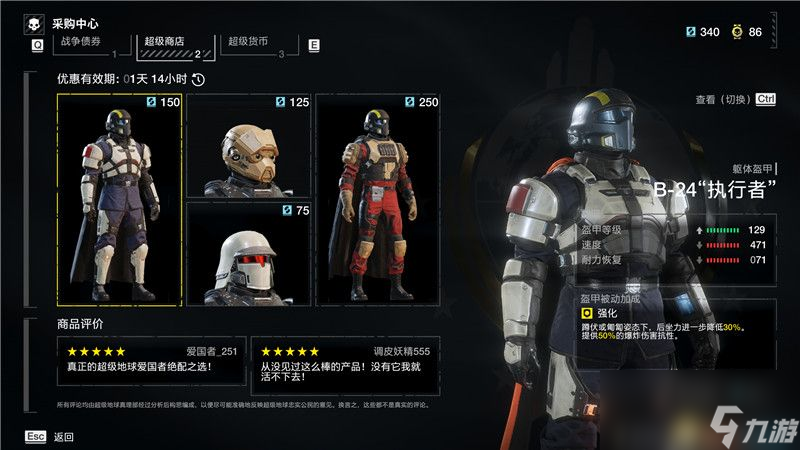Click the 返回 back button

point(63,436)
